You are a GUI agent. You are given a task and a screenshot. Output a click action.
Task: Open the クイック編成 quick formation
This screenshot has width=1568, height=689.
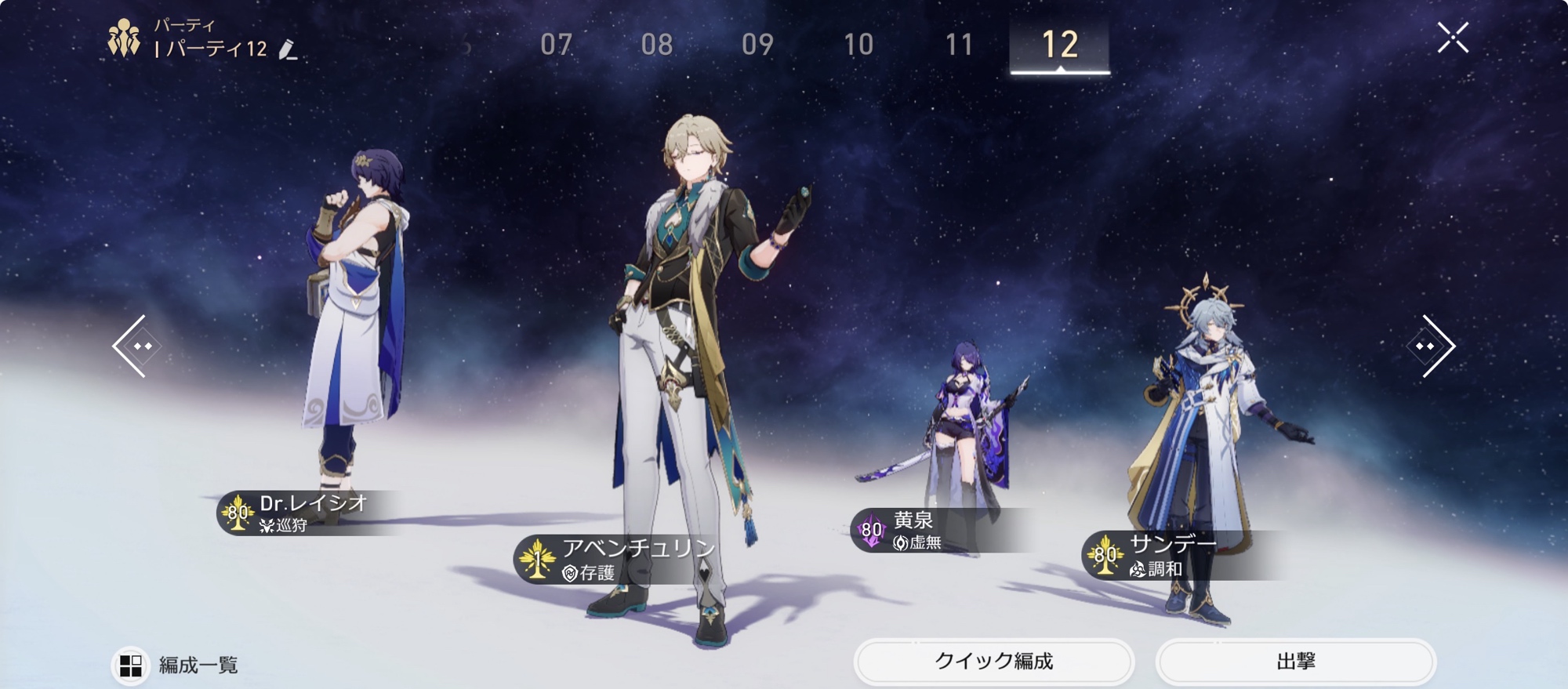[x=993, y=662]
